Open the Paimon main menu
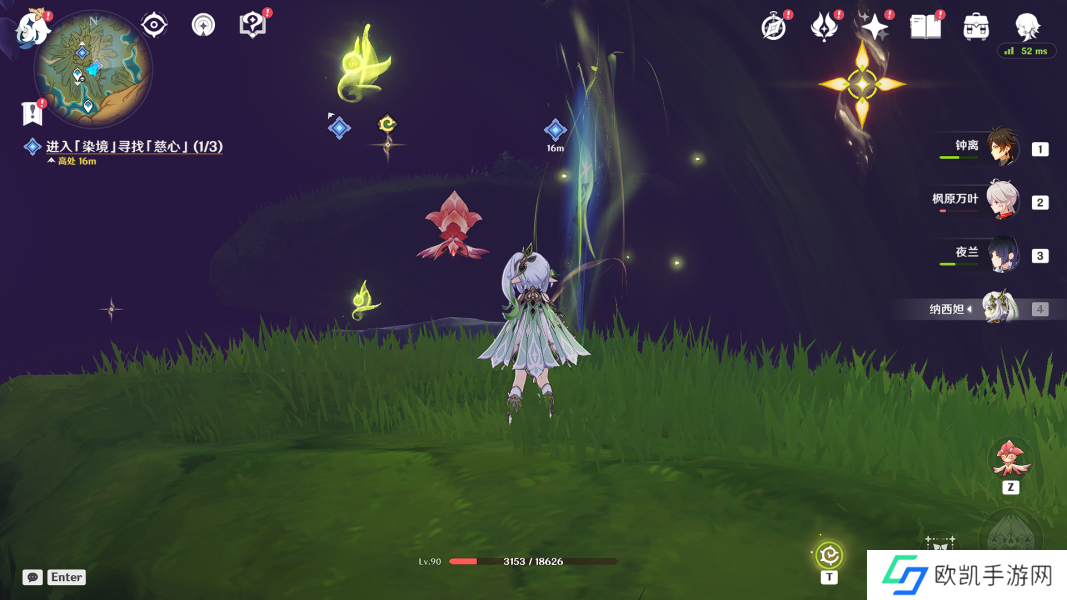1067x600 pixels. click(x=32, y=27)
